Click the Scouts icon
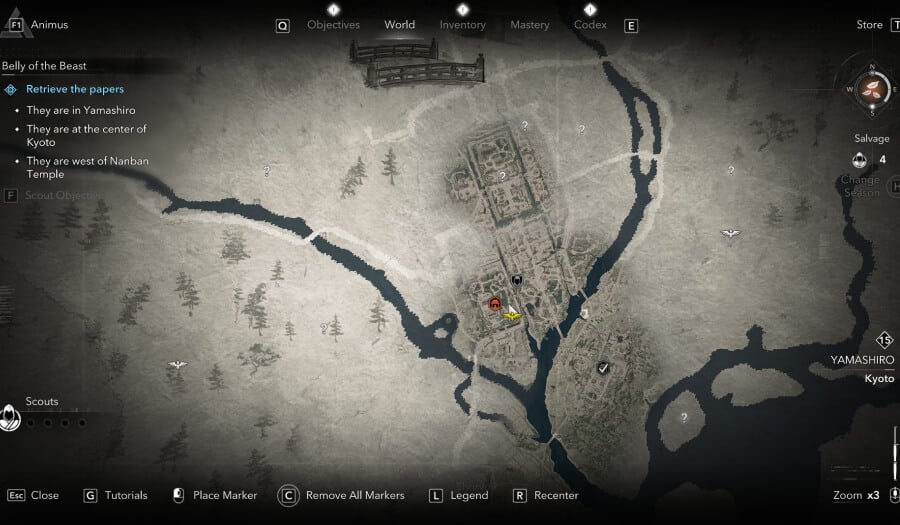 [x=11, y=417]
